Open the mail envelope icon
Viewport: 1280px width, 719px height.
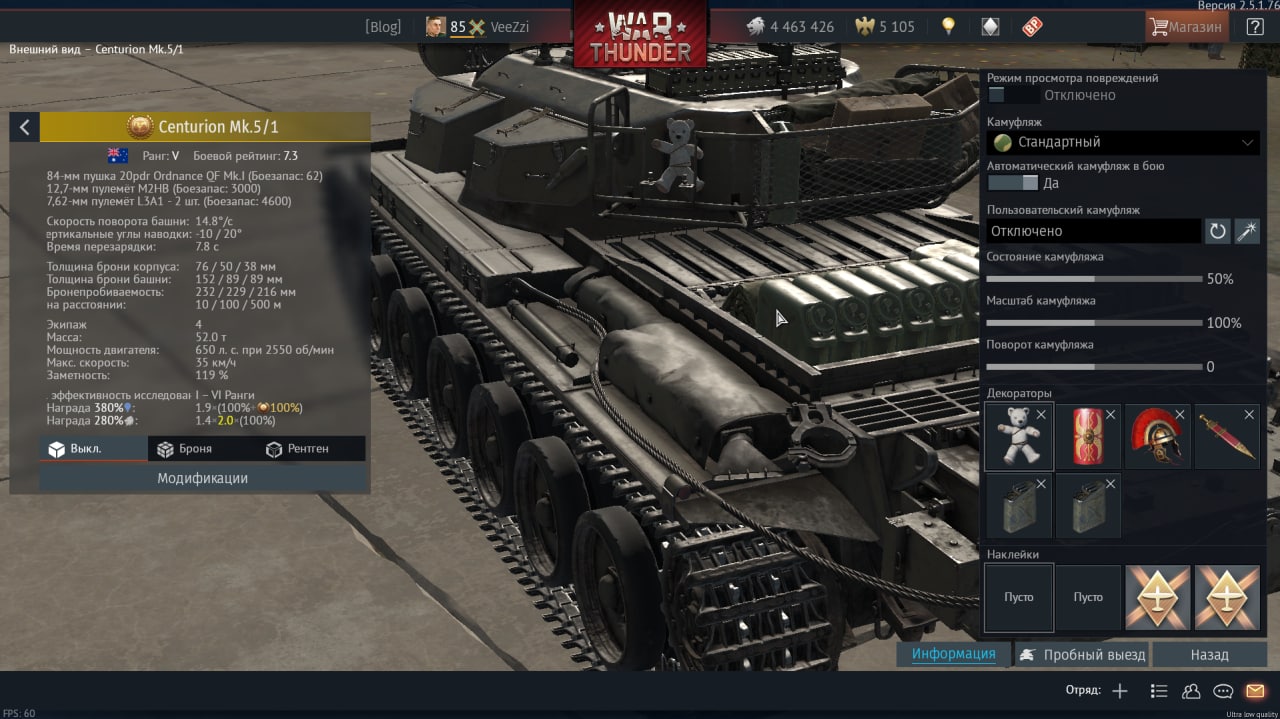[x=1254, y=691]
